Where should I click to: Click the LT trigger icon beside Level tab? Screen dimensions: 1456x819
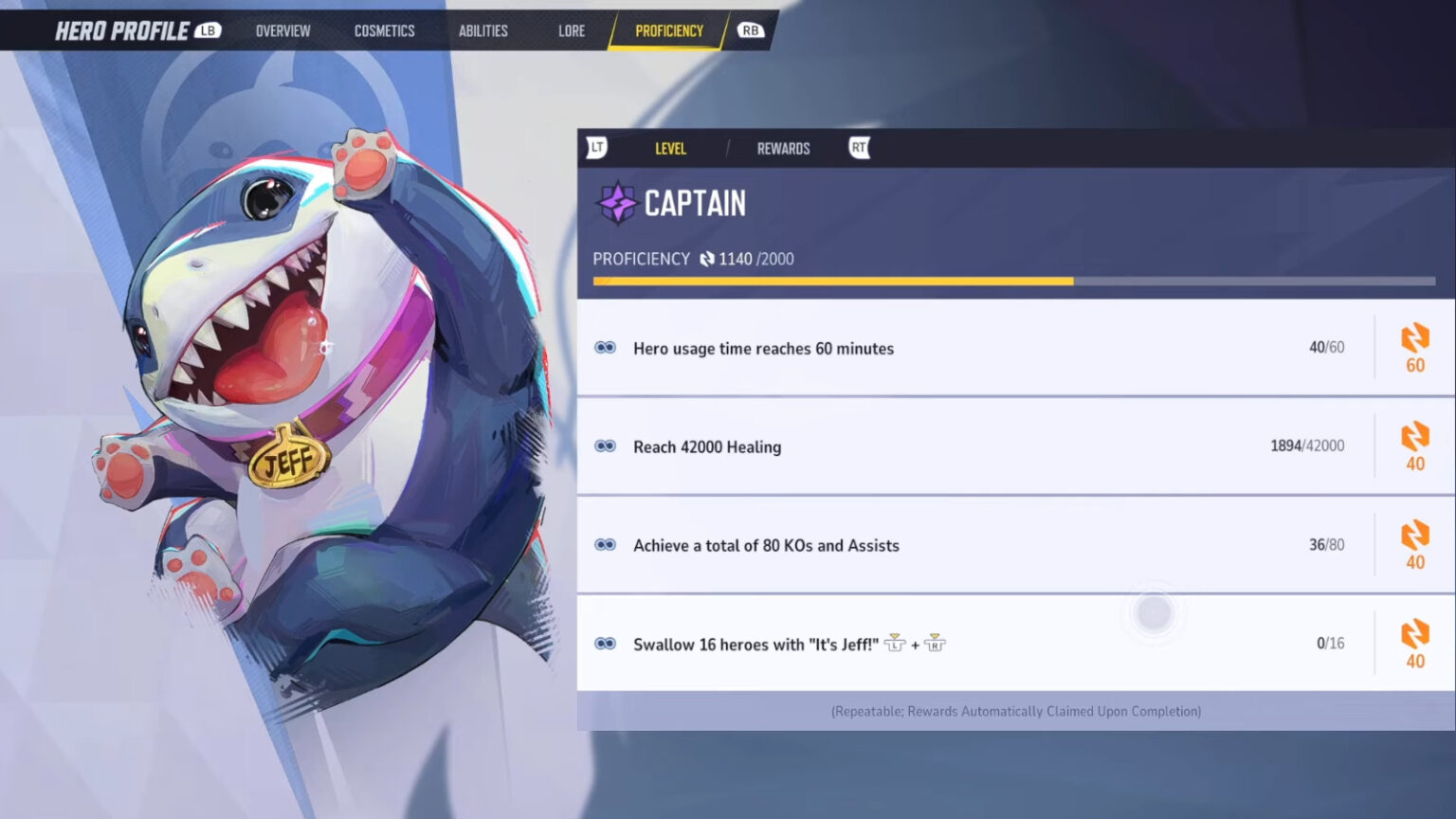pos(597,148)
